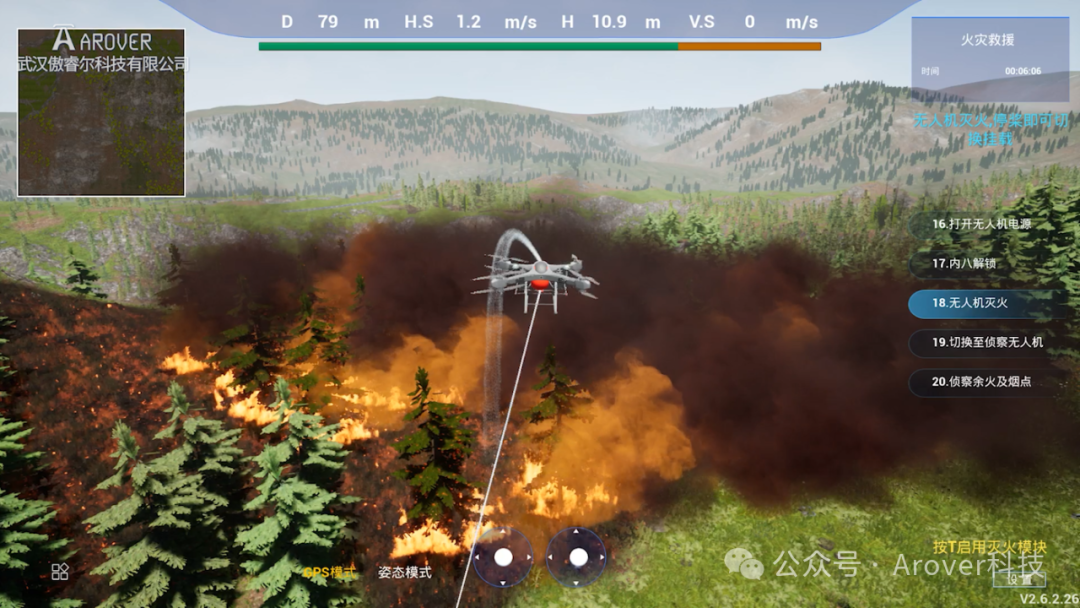
Task: Open the four-square grid menu icon
Action: [60, 571]
